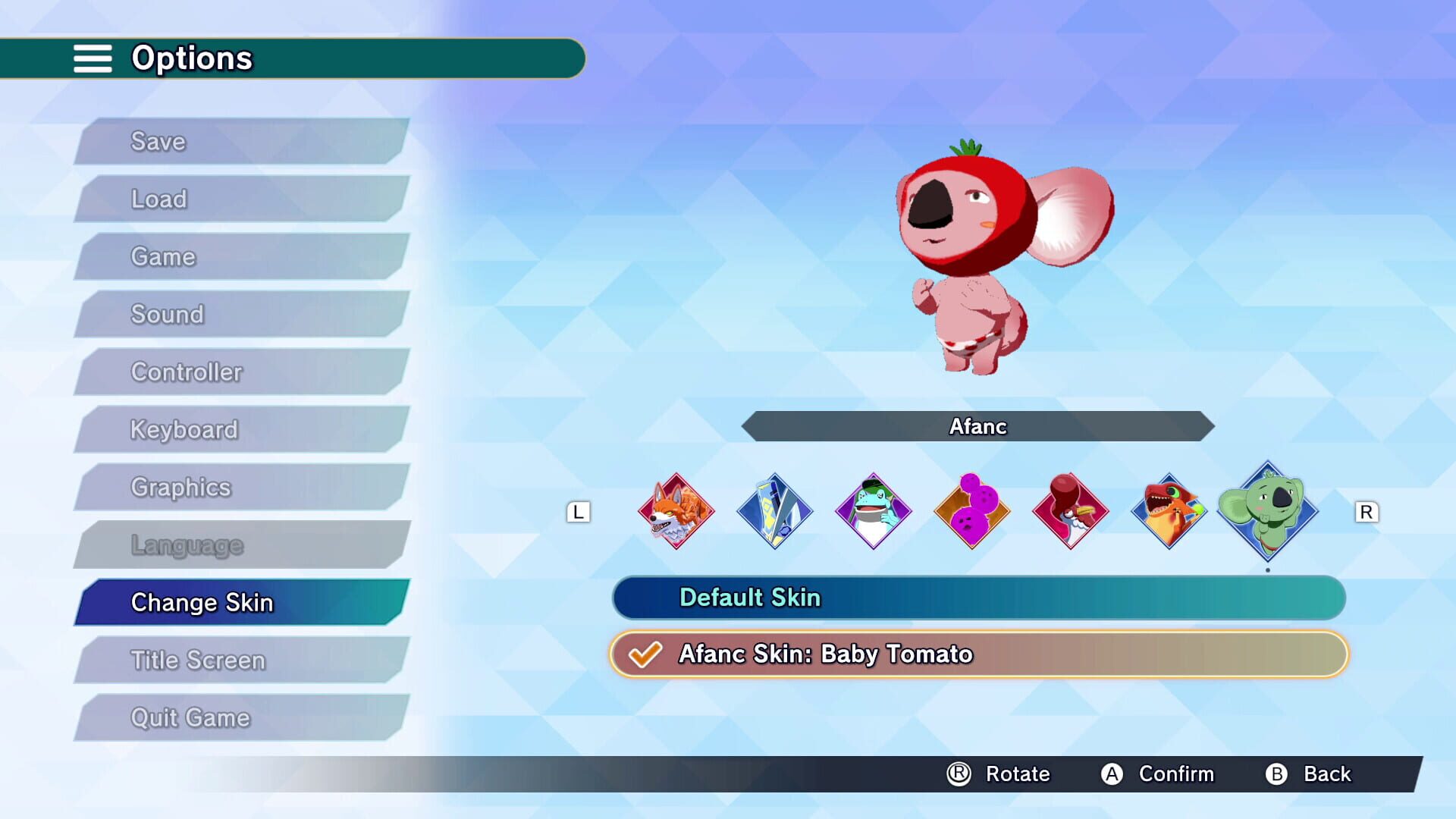Select the frog wearing a beret icon
This screenshot has height=819, width=1456.
(x=873, y=512)
